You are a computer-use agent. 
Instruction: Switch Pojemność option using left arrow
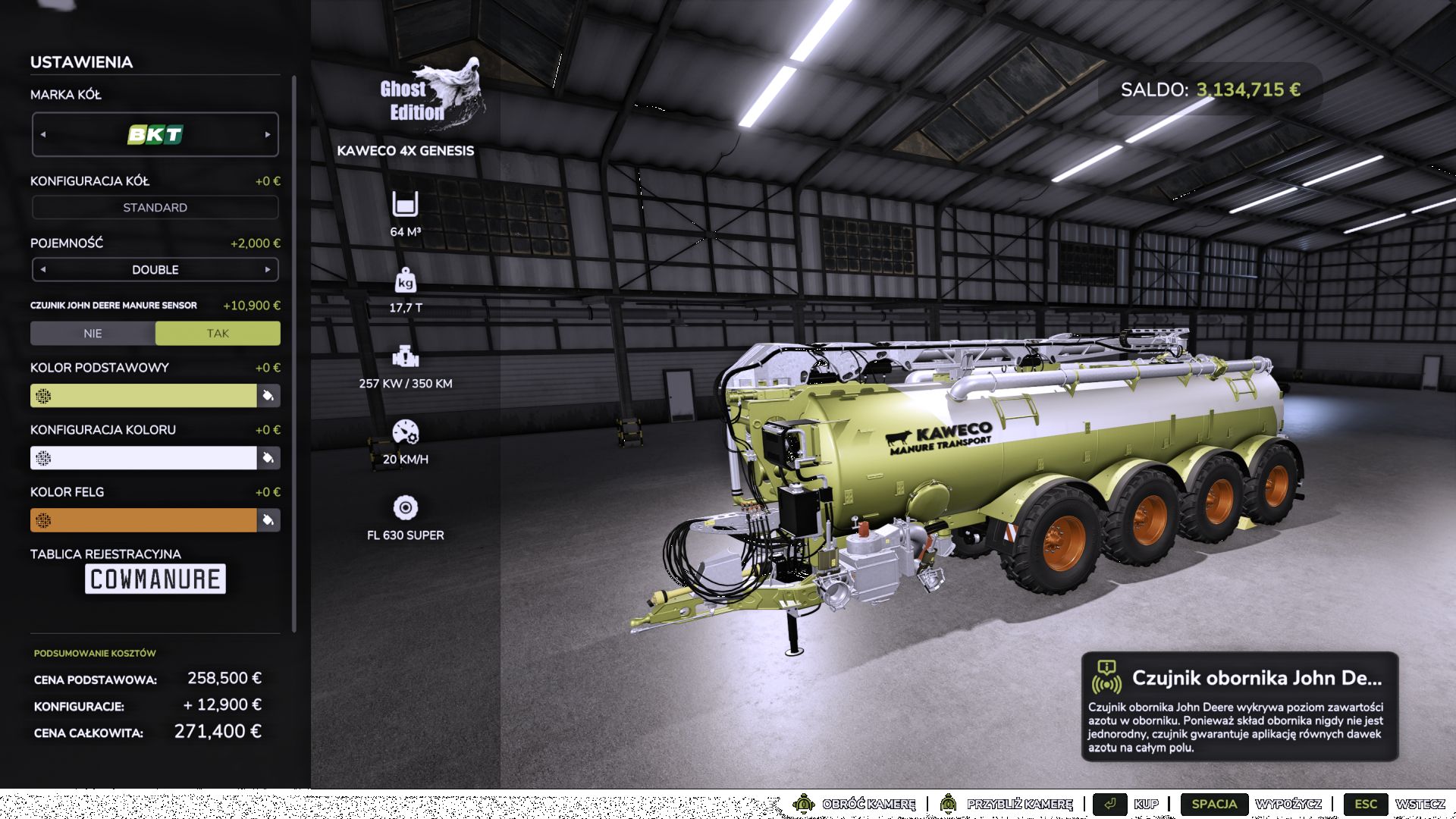pos(43,269)
